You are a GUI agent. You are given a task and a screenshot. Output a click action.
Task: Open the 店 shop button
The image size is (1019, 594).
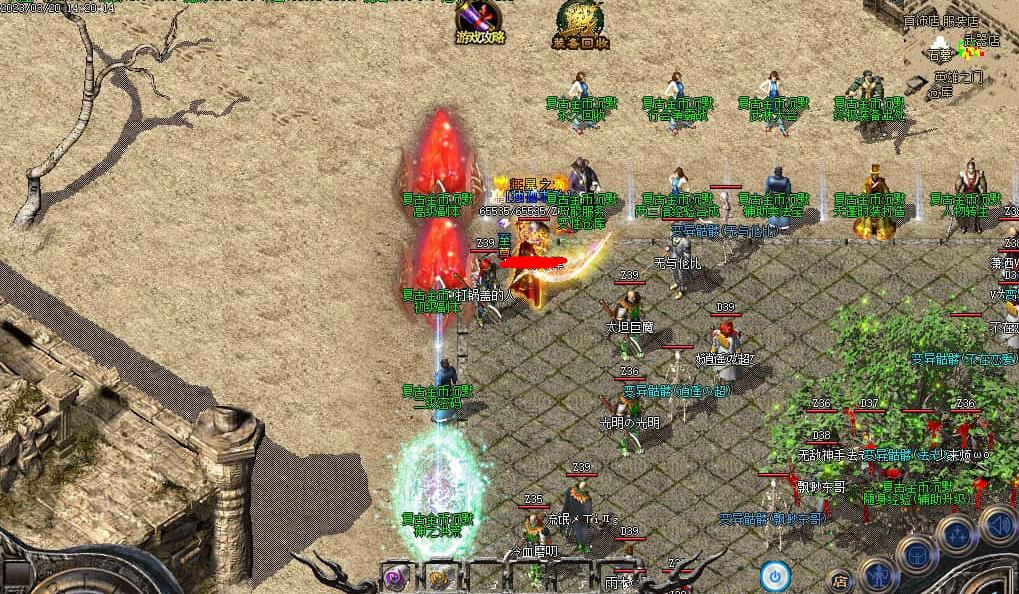point(838,579)
